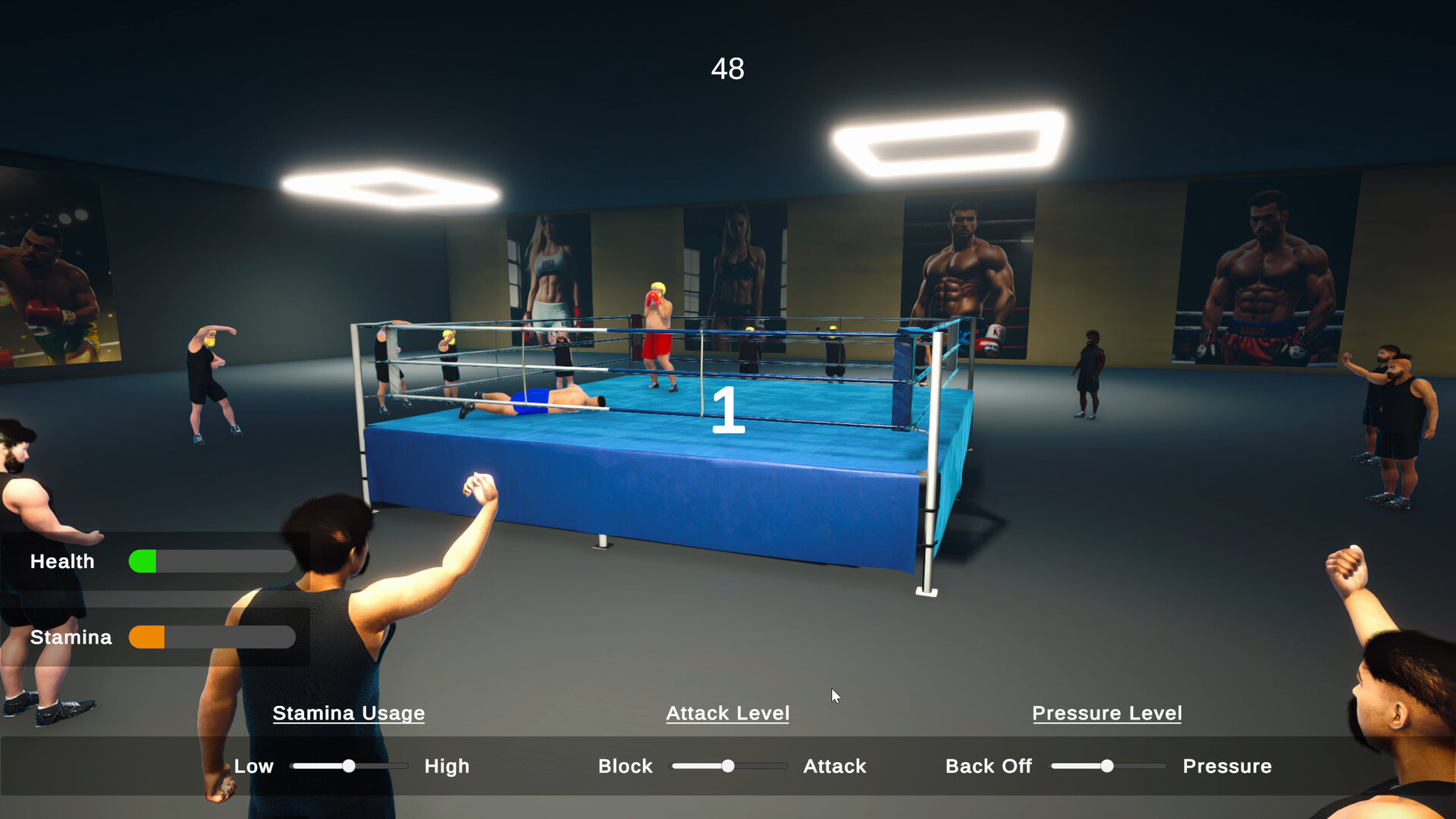Adjust the Pressure Level slider handle
The height and width of the screenshot is (819, 1456).
pos(1106,766)
